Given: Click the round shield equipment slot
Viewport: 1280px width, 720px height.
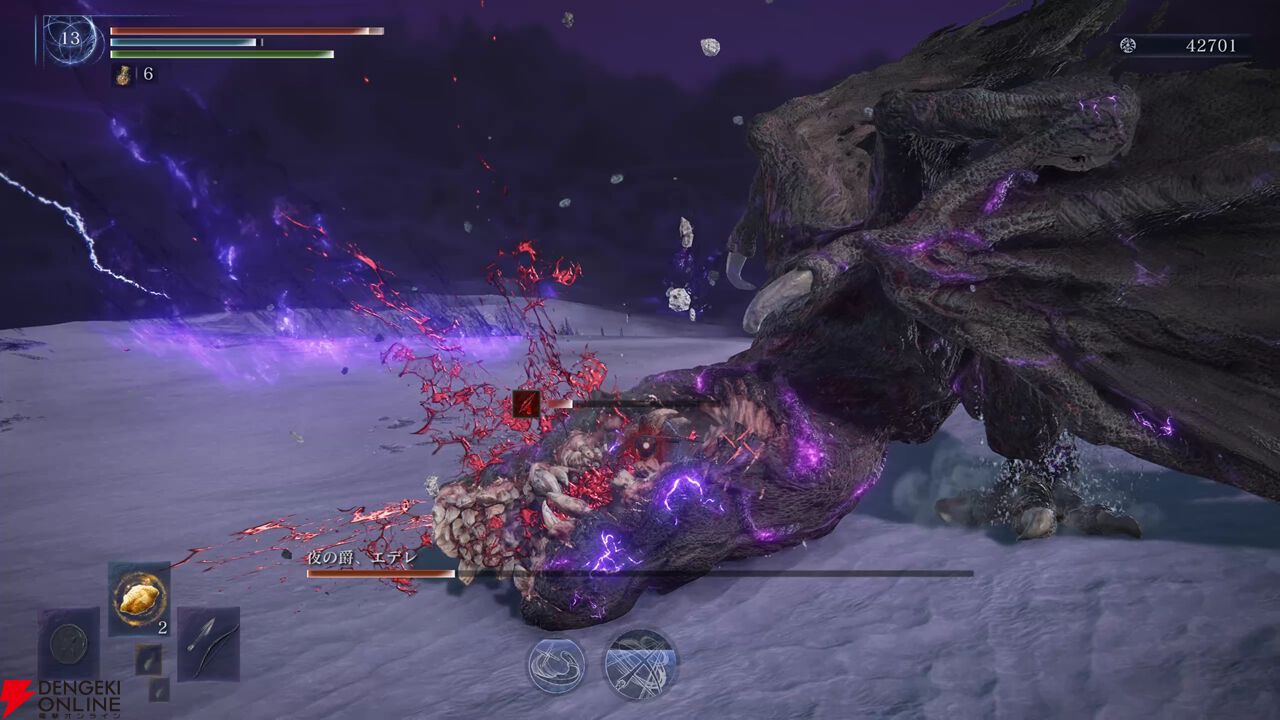Looking at the screenshot, I should click(x=69, y=643).
